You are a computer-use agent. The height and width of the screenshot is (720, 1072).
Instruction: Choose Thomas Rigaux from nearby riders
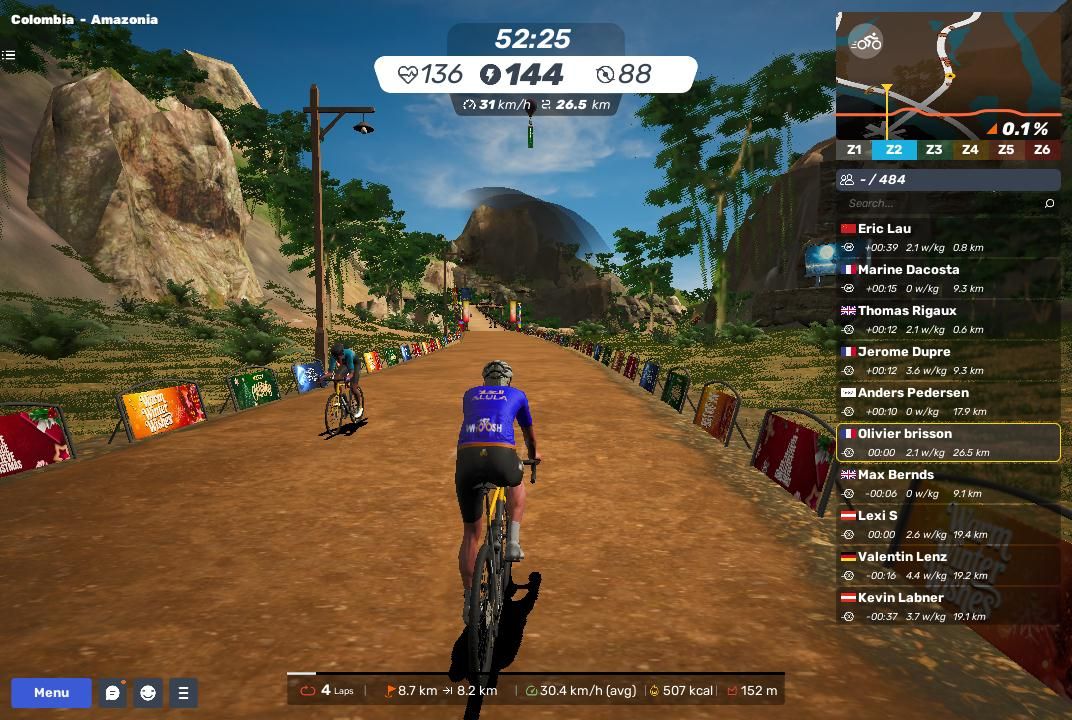tap(948, 319)
